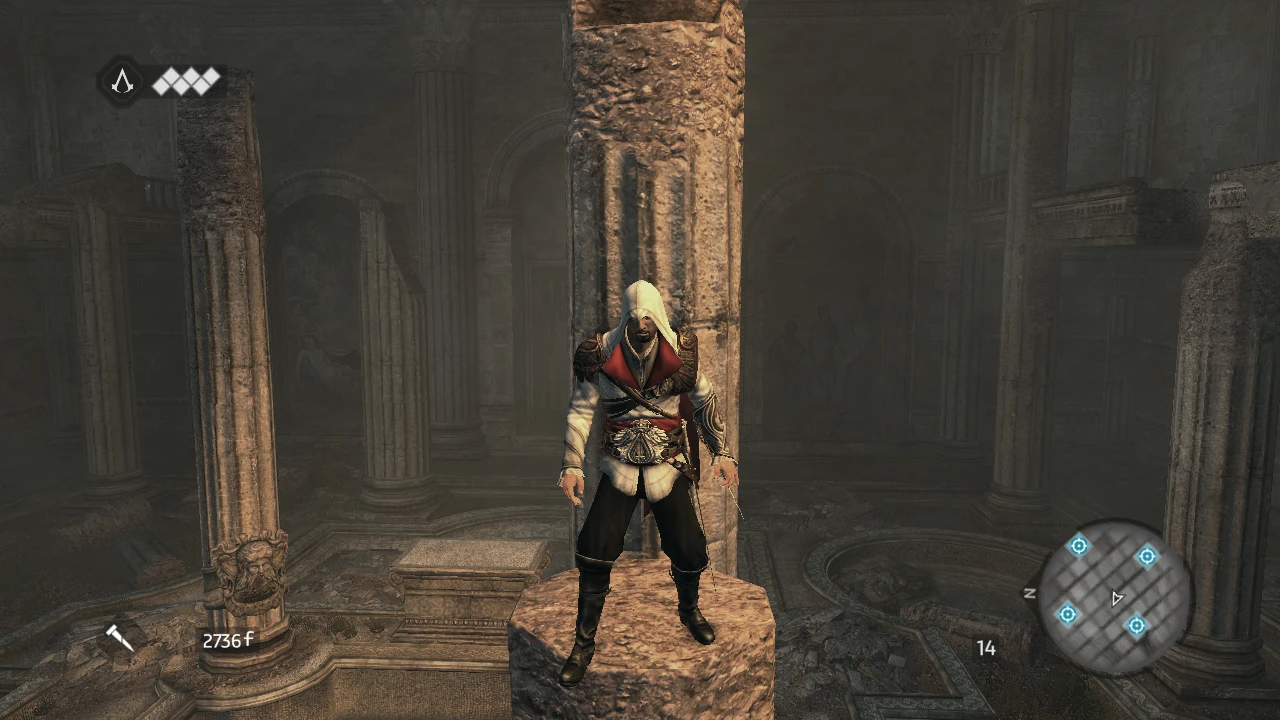Viewport: 1280px width, 720px height.
Task: Click the player arrow in minimap center
Action: pos(1116,597)
